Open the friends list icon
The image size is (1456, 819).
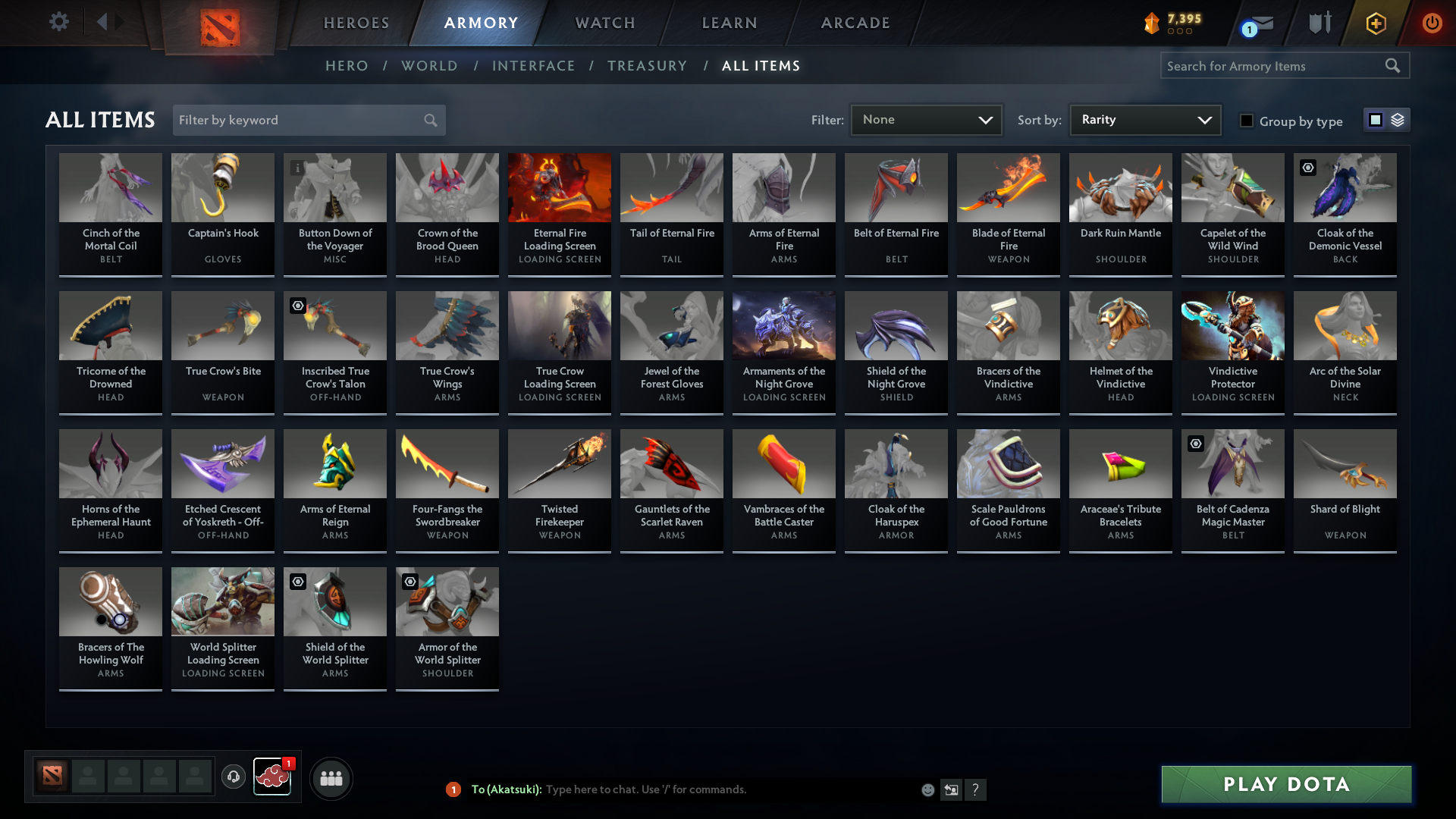[x=331, y=778]
